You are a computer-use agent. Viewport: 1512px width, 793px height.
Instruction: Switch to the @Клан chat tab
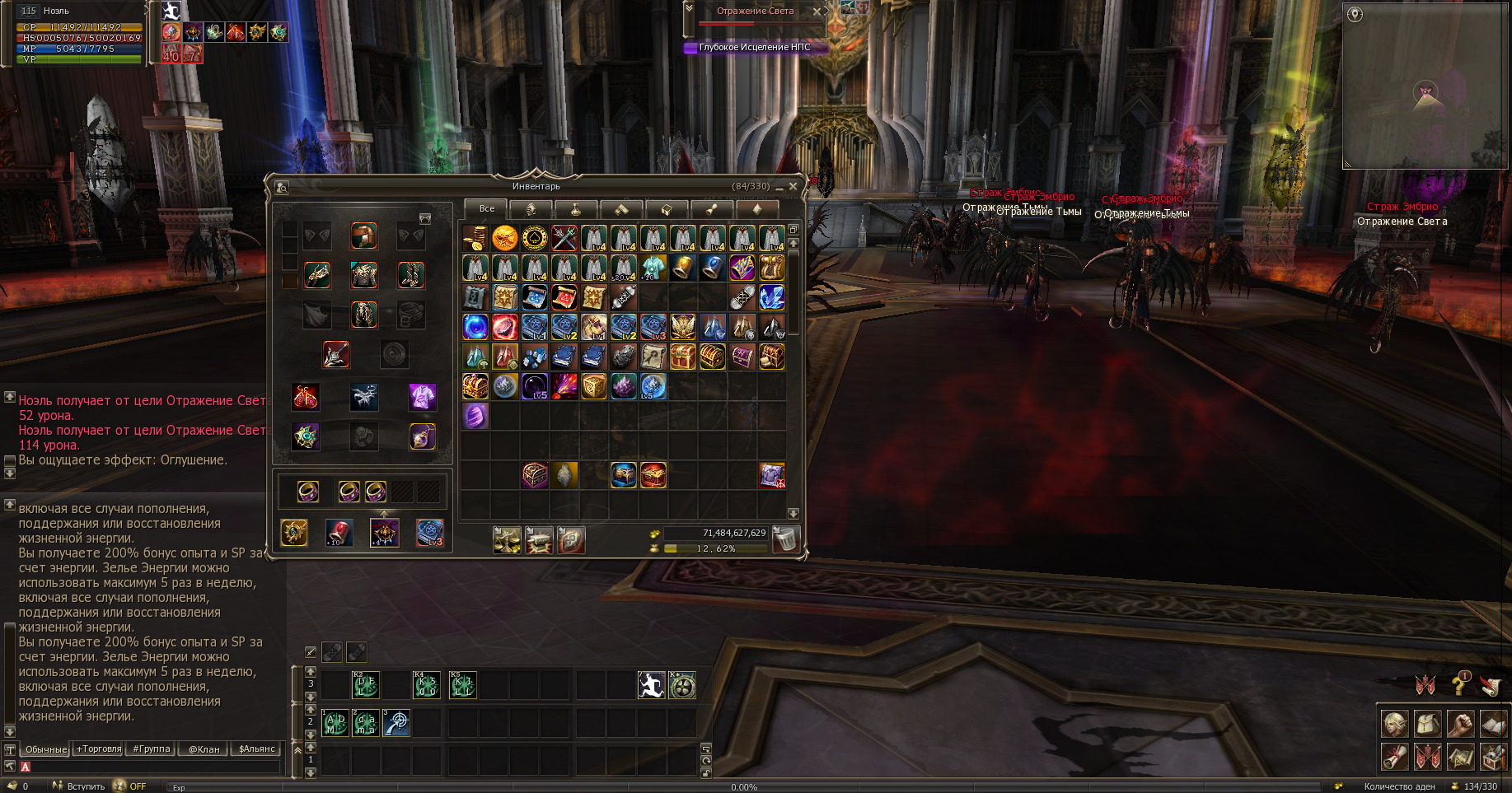click(204, 749)
